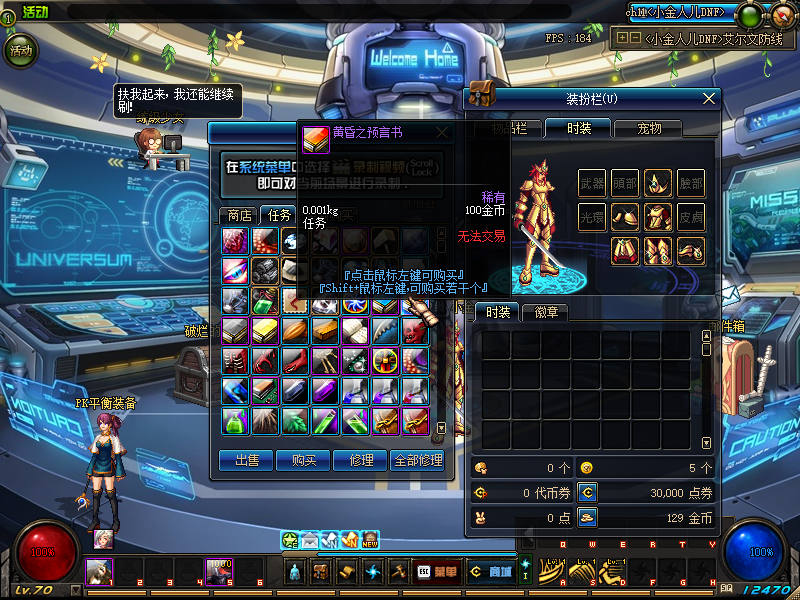The image size is (800, 600).
Task: Select the 武器 weapon avatar slot
Action: coord(592,183)
